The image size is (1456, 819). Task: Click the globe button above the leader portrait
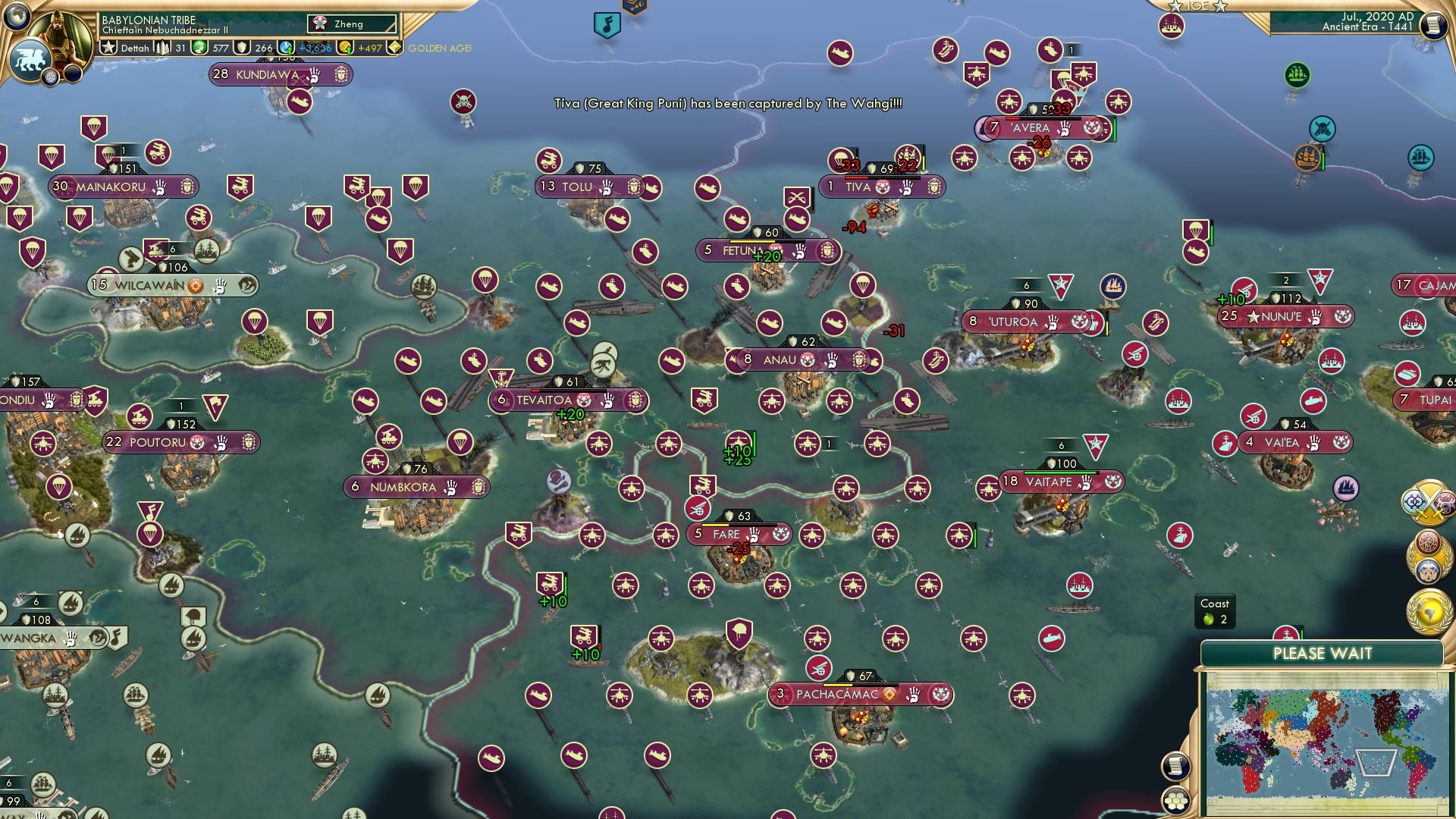click(x=18, y=17)
